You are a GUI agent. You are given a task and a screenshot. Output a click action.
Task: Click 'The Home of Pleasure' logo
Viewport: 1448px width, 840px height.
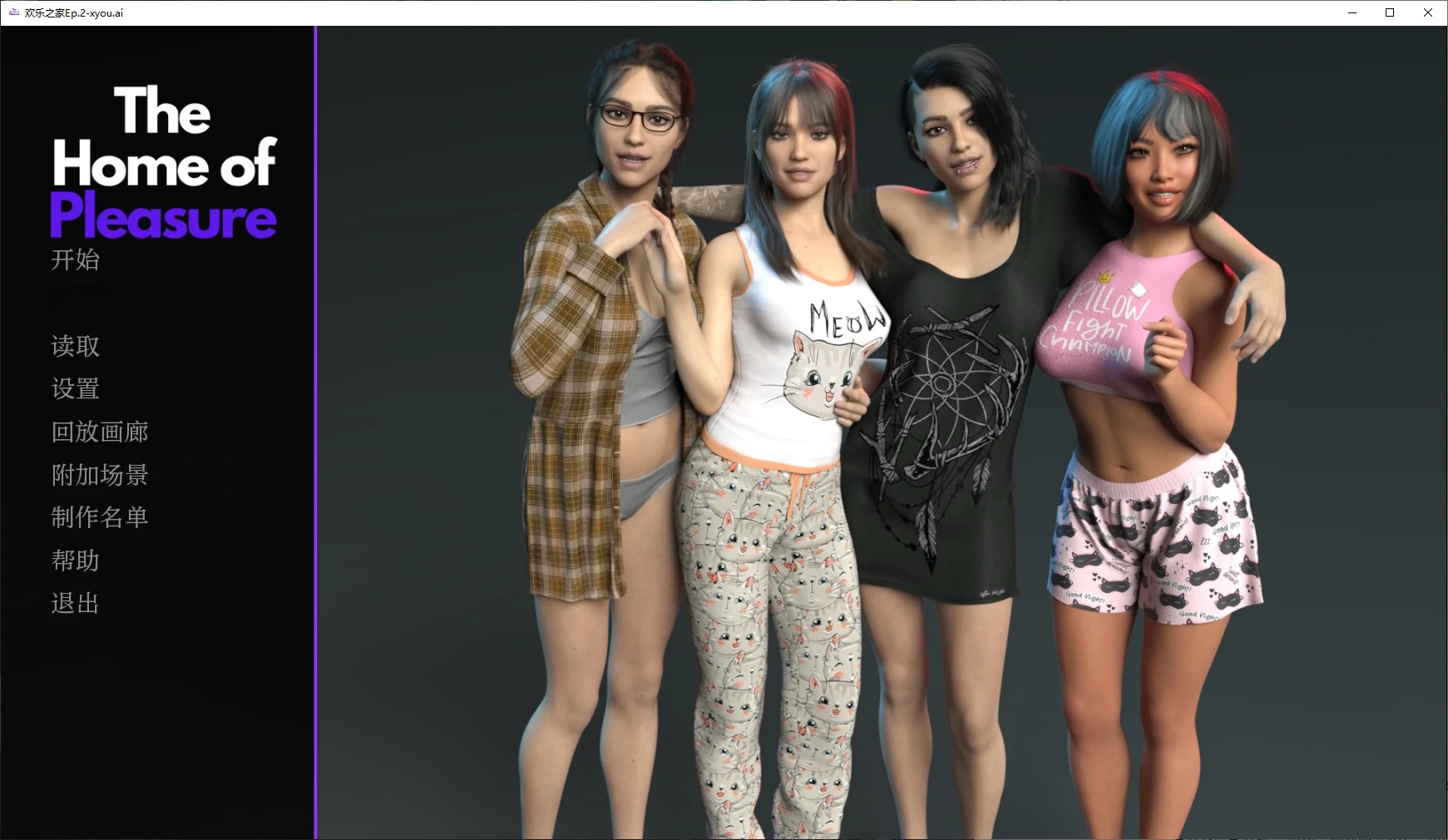click(x=162, y=164)
